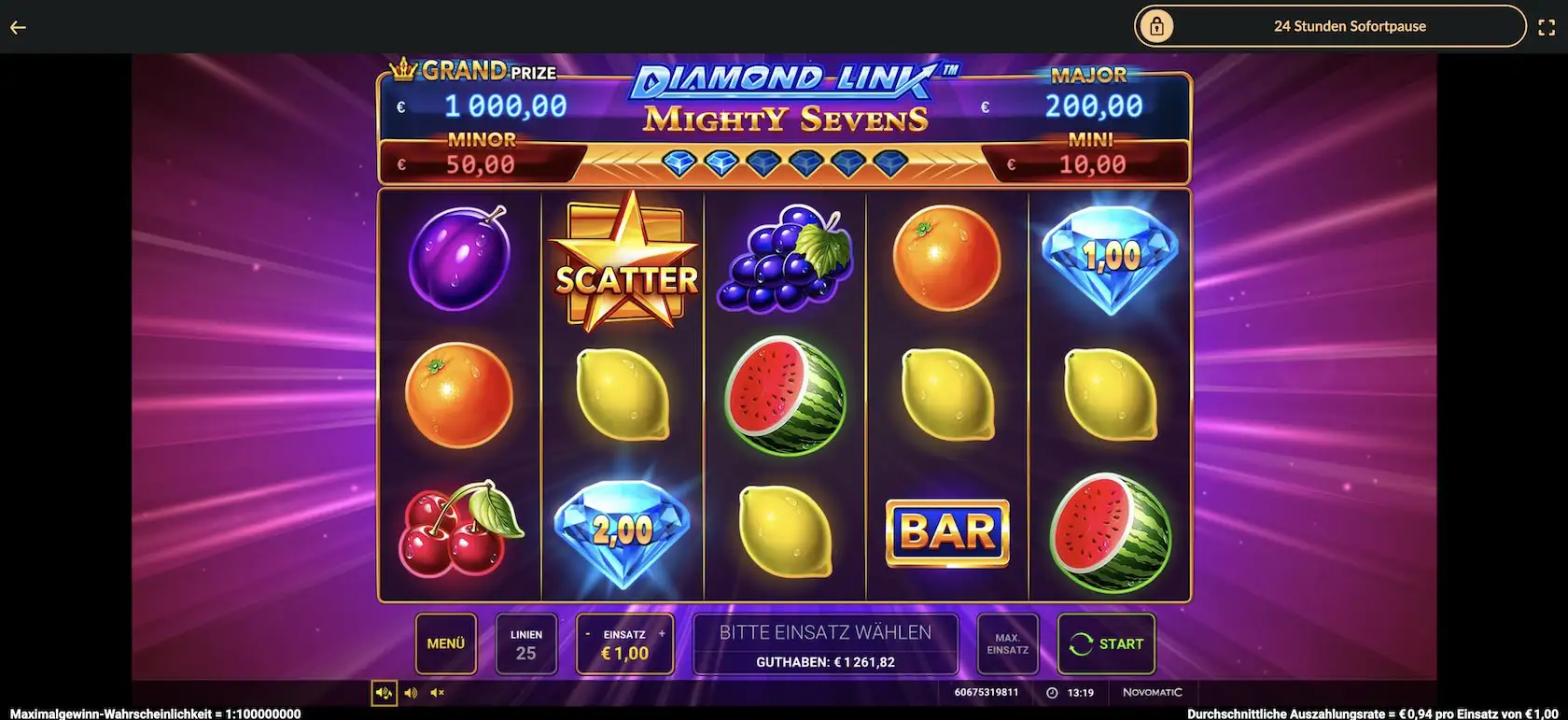Click the MAX. EINSATZ button
Screen dimensions: 1568x720
pos(1007,643)
